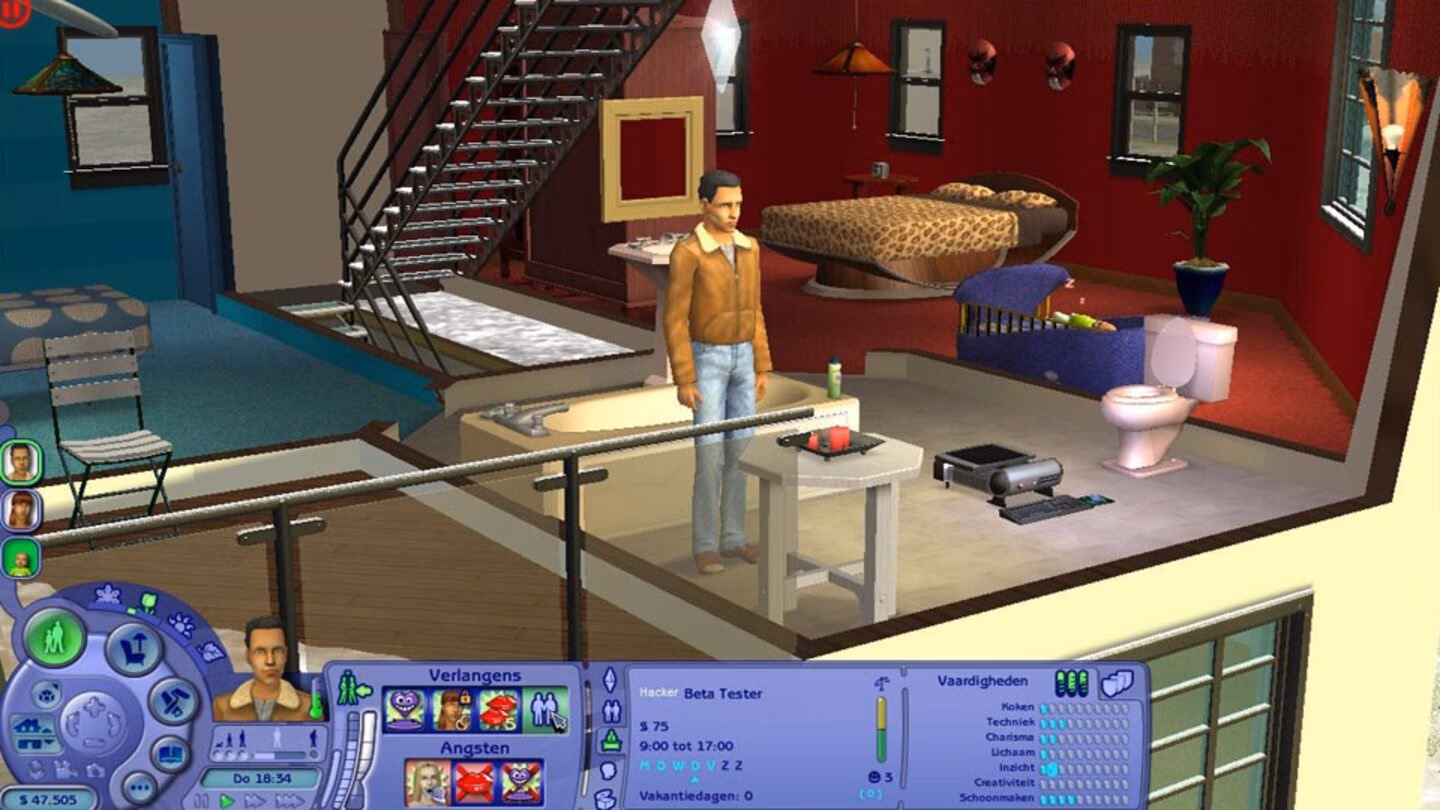Click the winter snowflake season icon

(x=107, y=592)
